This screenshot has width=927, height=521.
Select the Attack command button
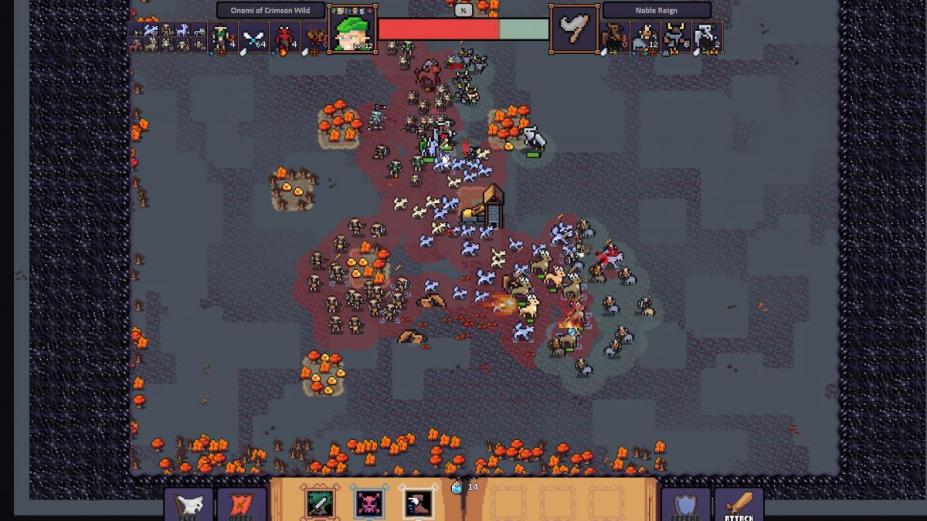739,504
